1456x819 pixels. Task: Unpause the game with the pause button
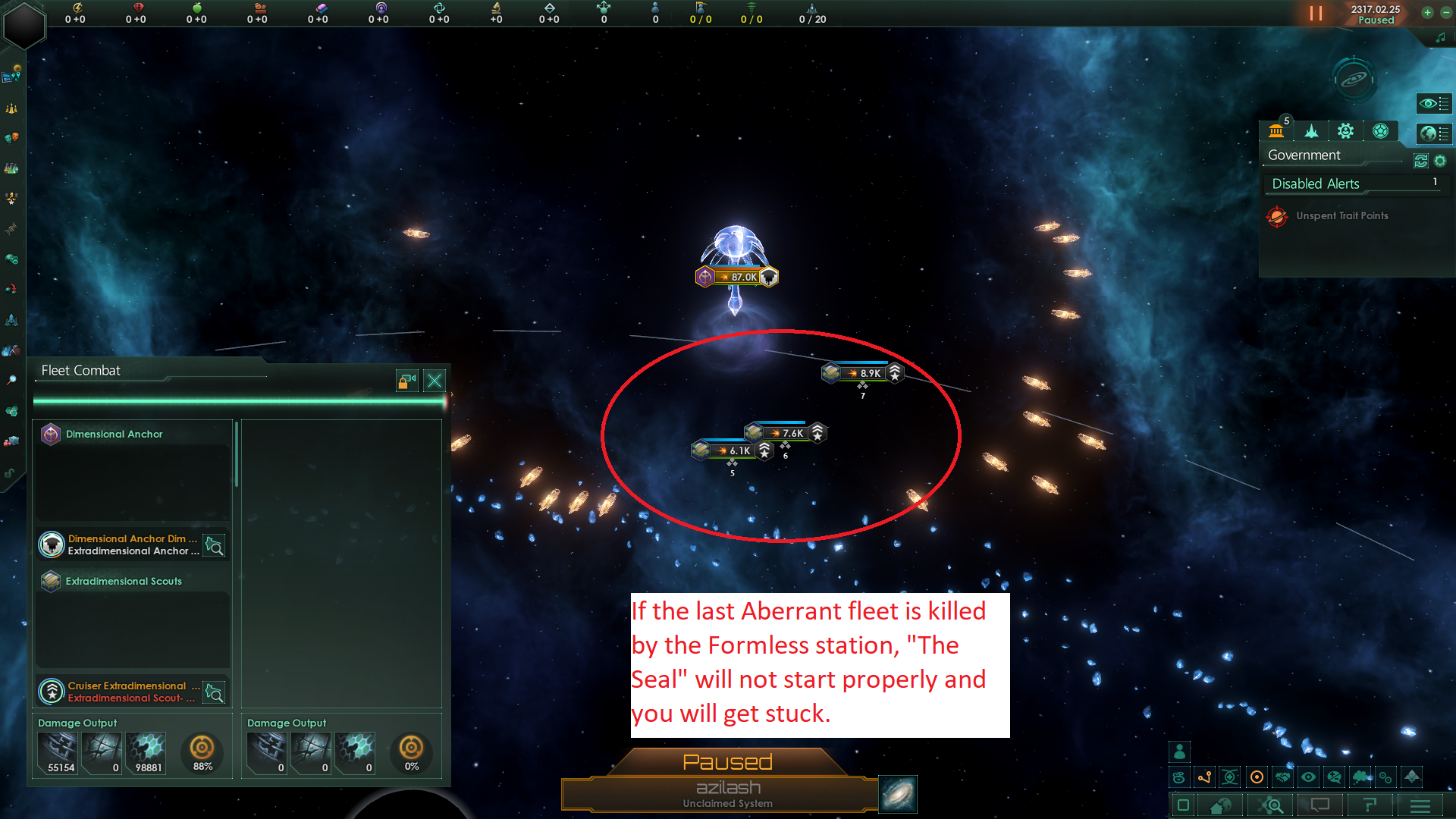1314,13
